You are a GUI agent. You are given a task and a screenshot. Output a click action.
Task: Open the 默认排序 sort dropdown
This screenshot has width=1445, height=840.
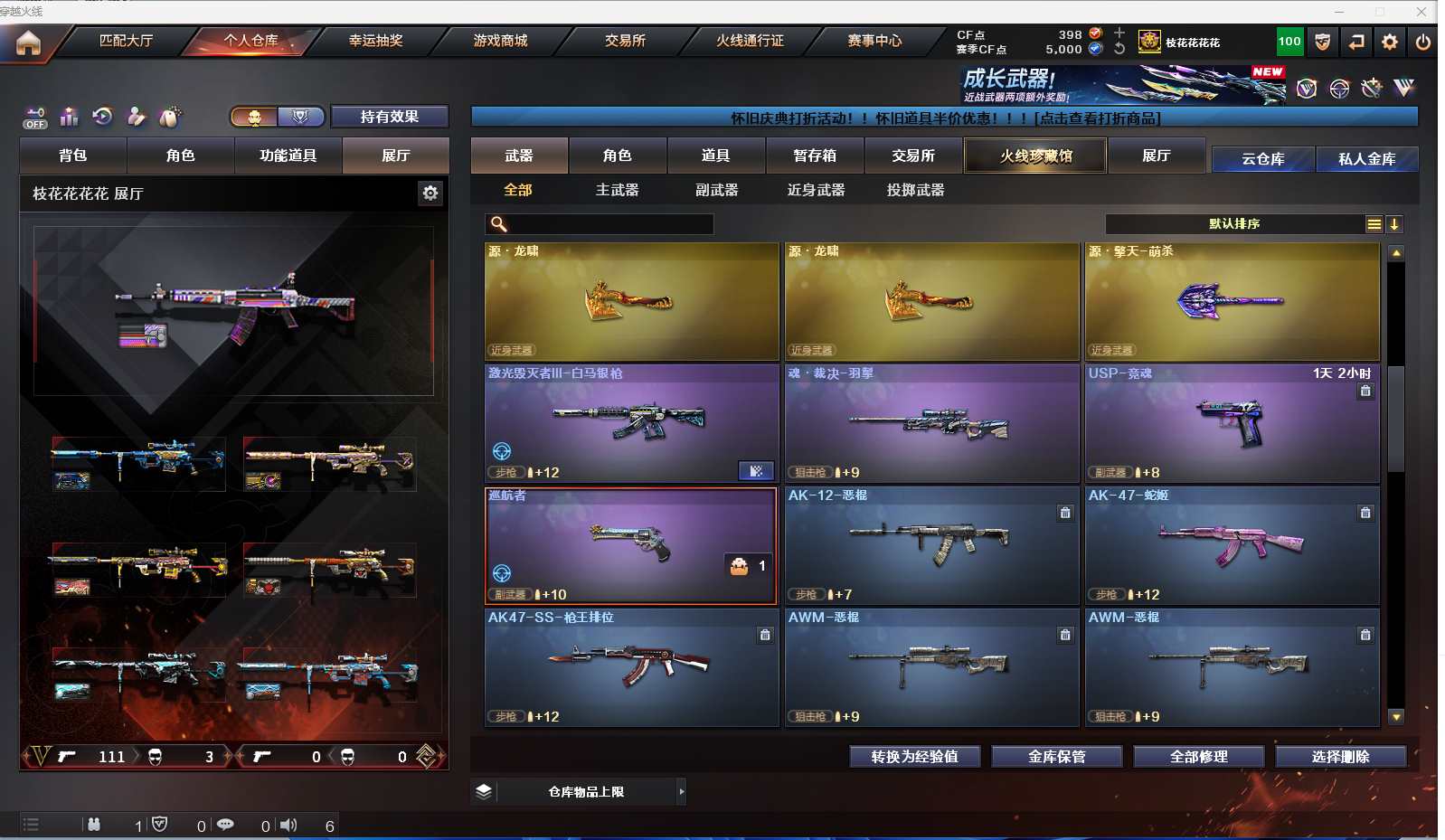click(1234, 224)
